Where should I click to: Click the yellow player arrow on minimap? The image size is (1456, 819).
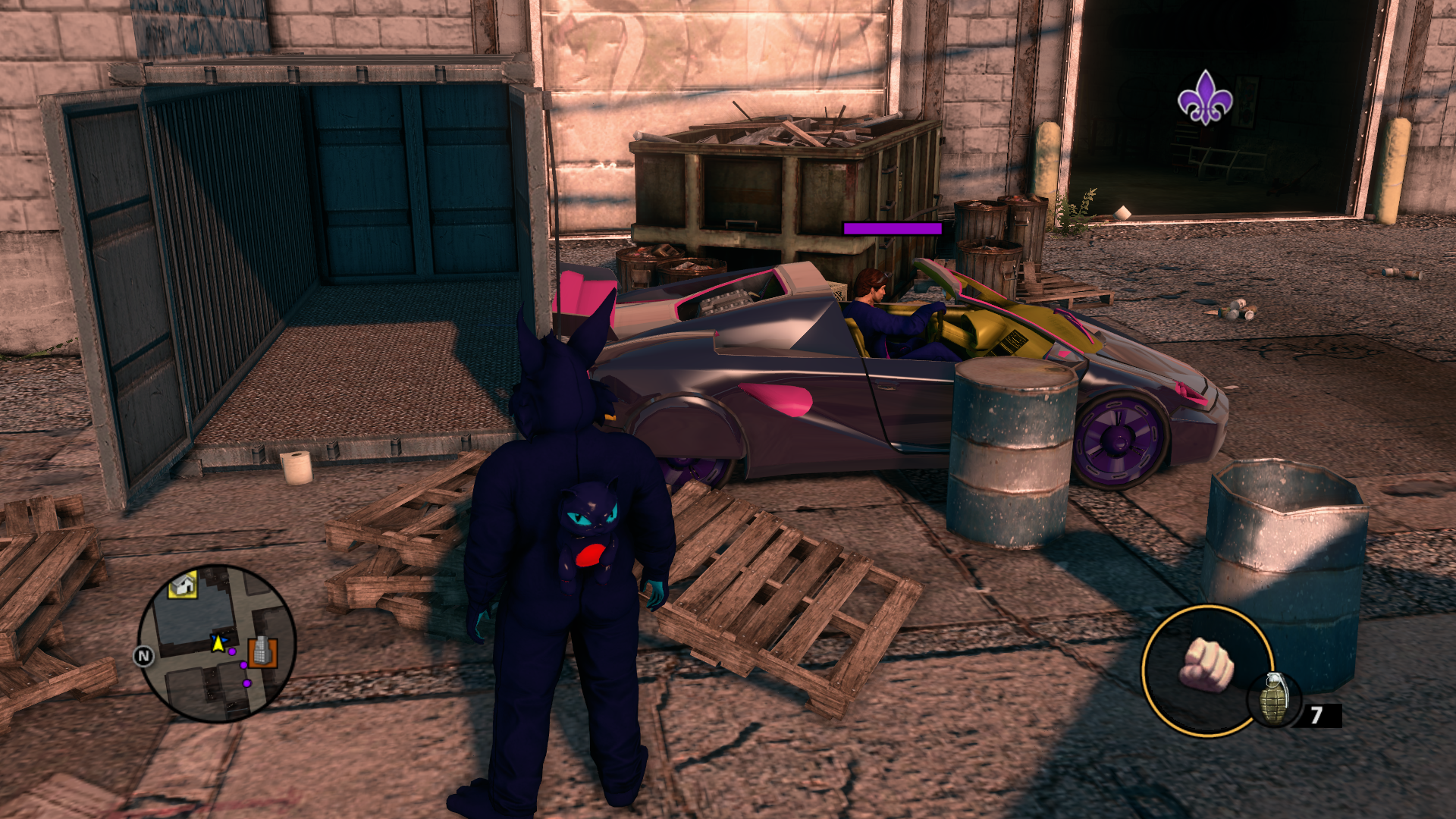pos(218,643)
